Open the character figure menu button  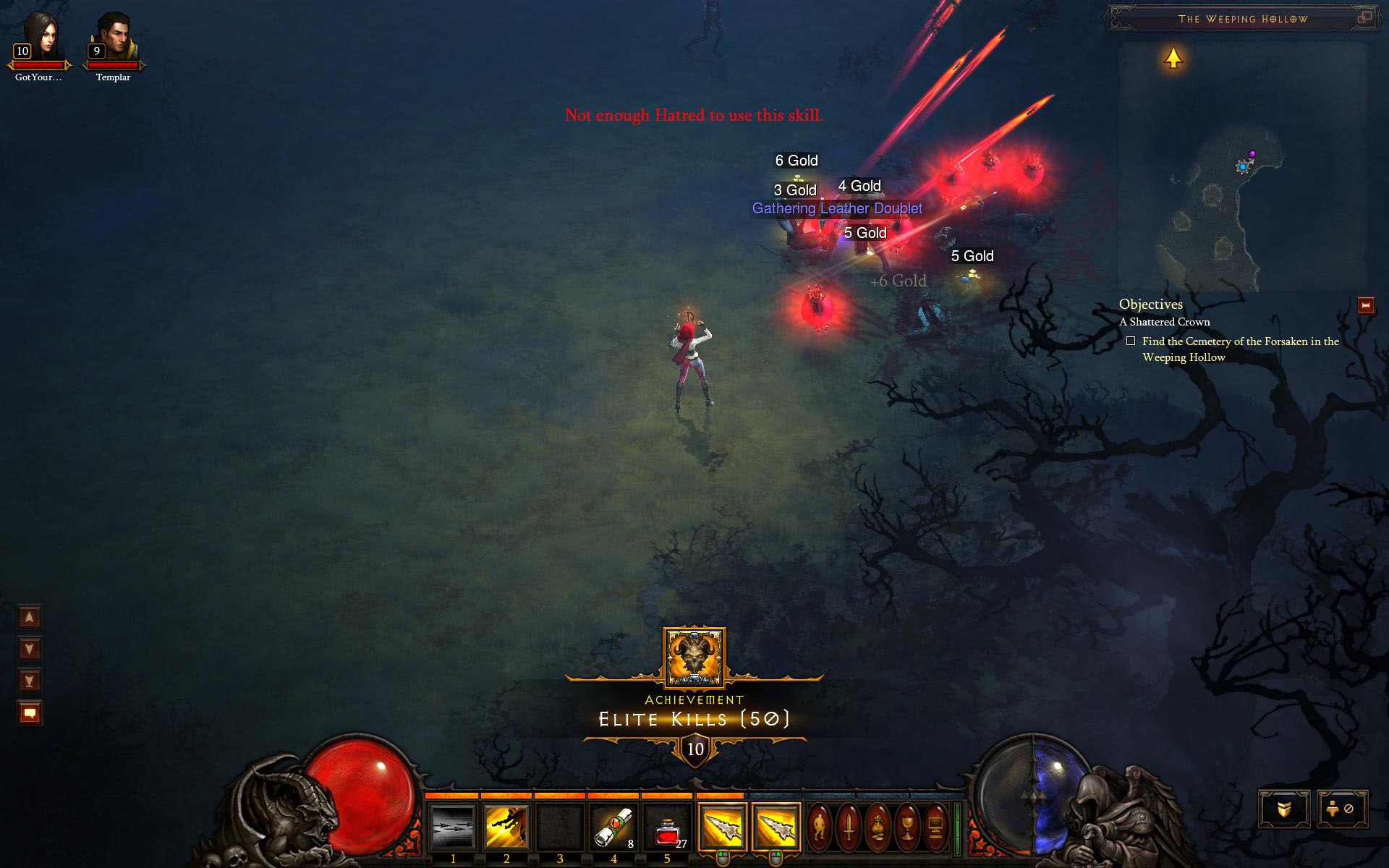[x=820, y=826]
